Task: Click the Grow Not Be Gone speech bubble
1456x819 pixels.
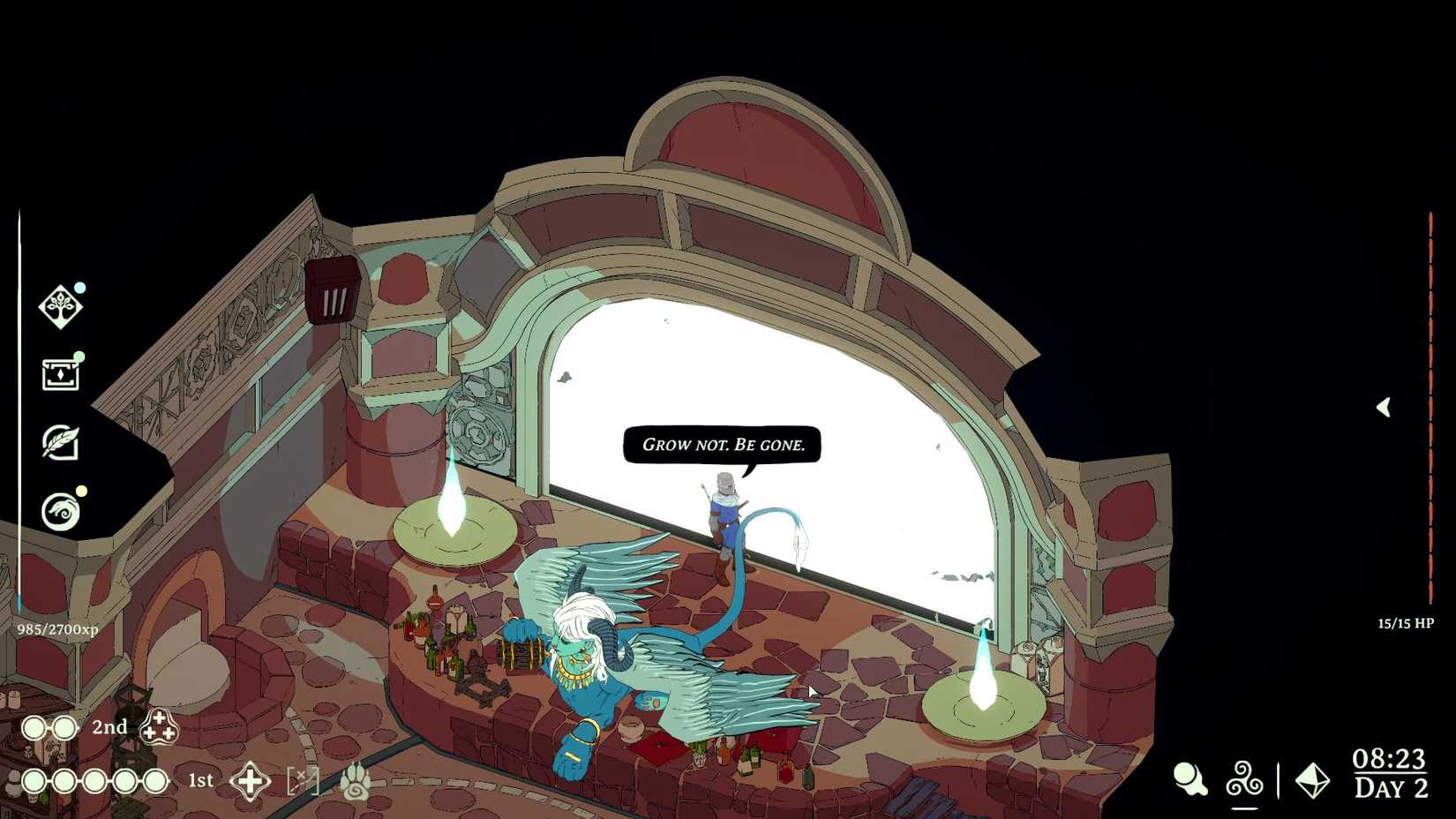Action: pyautogui.click(x=724, y=445)
